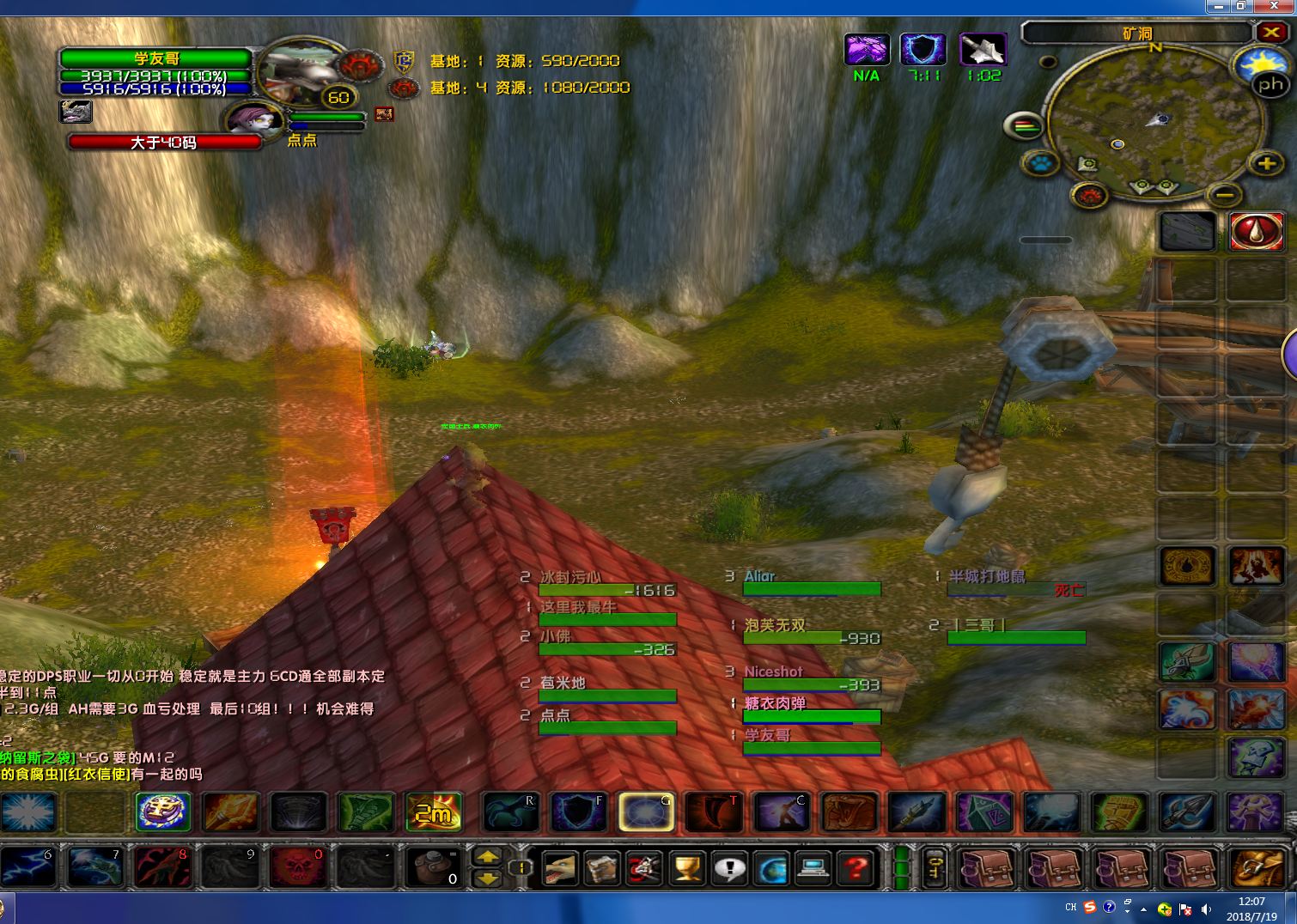Open the red question mark help menu

(856, 868)
